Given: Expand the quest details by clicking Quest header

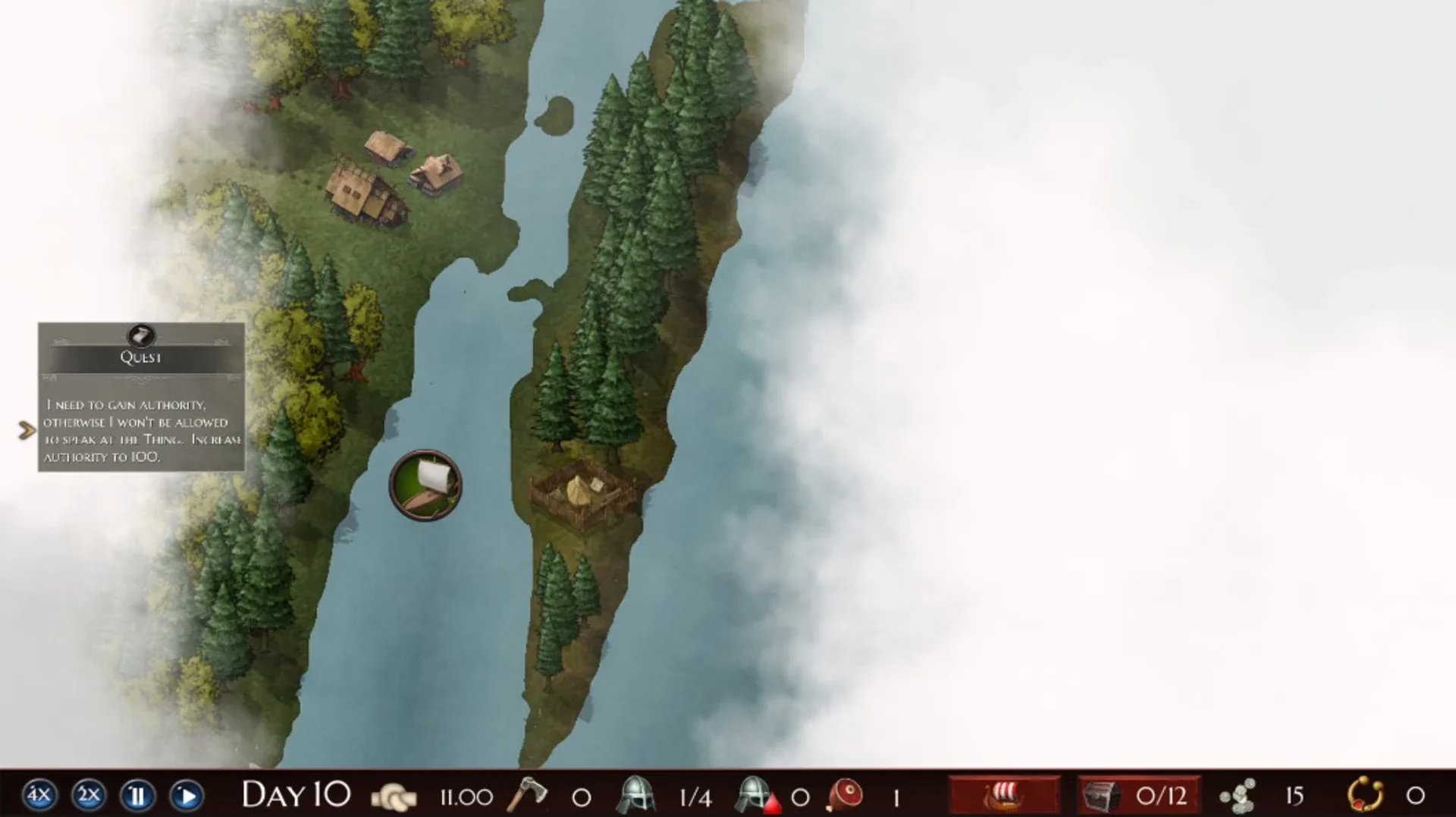Looking at the screenshot, I should coord(141,357).
